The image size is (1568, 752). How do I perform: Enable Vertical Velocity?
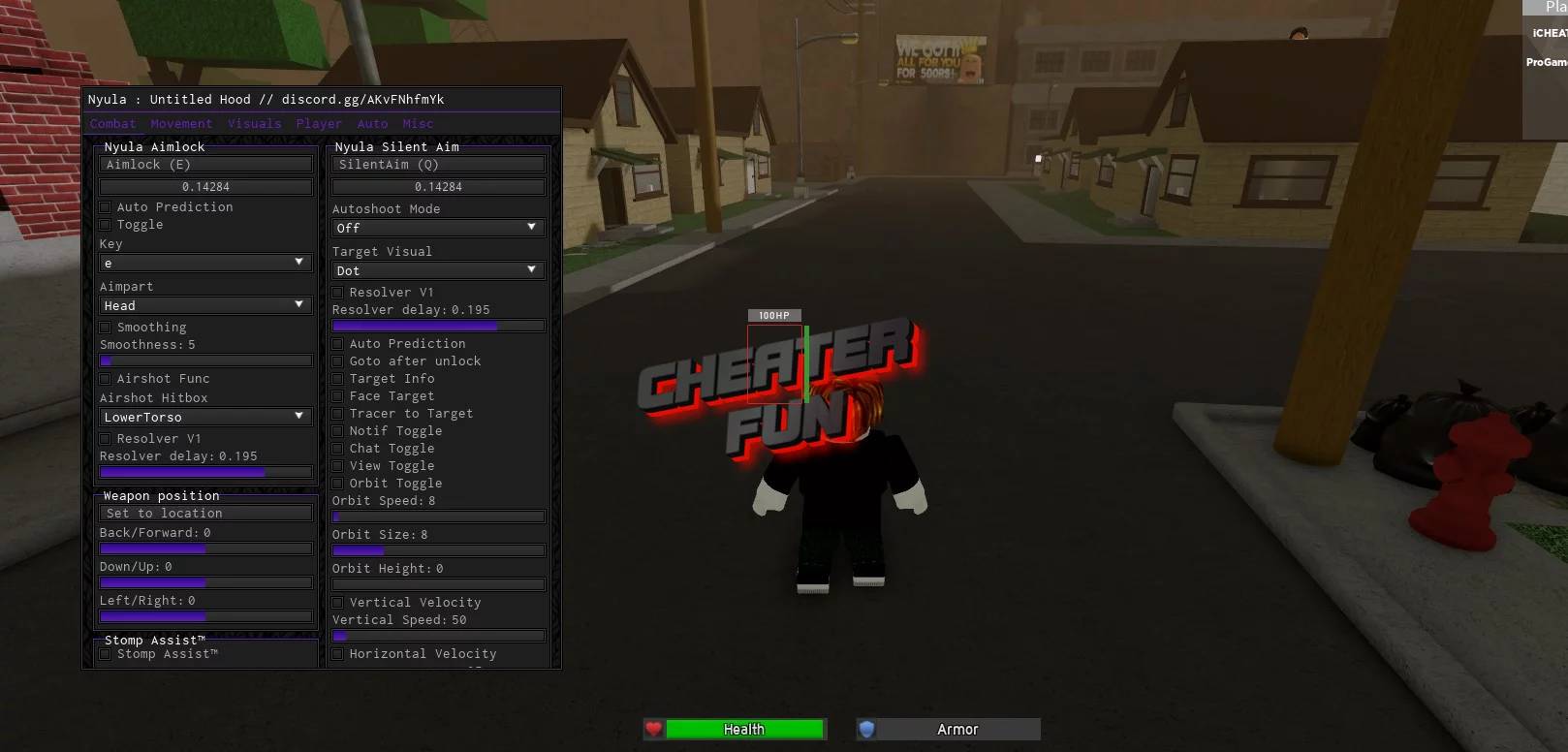(337, 602)
